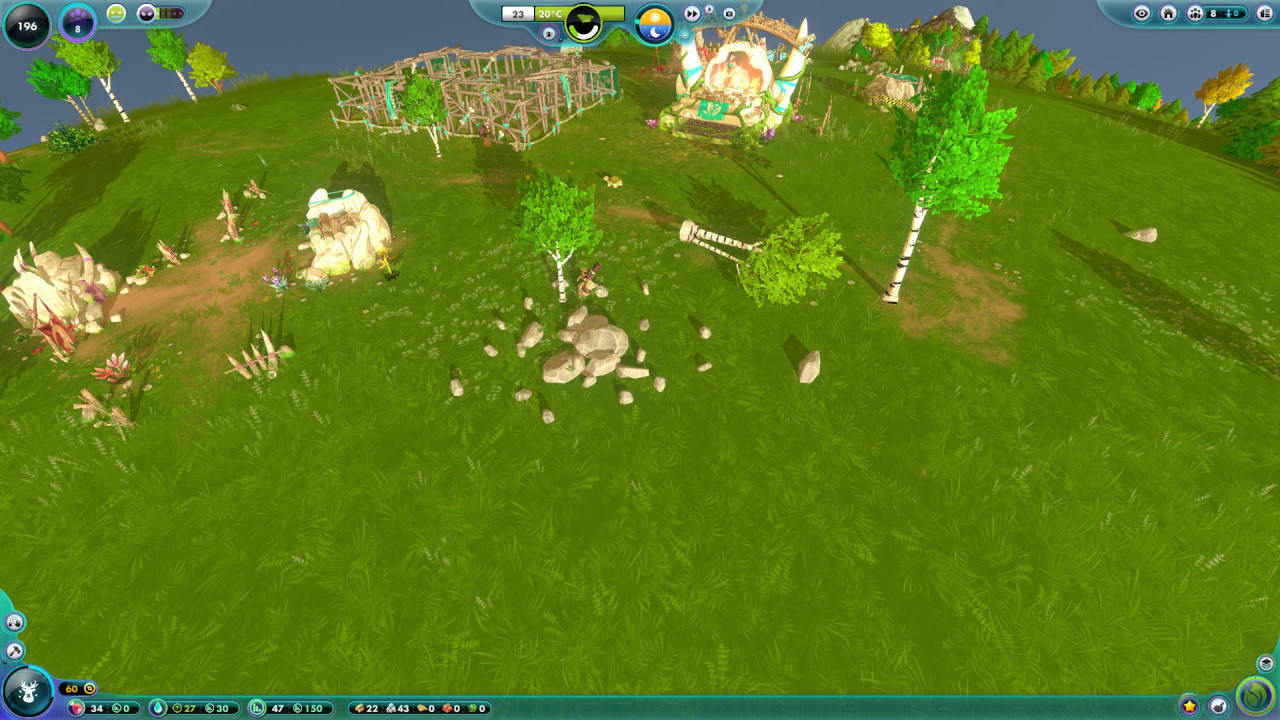Image resolution: width=1280 pixels, height=720 pixels.
Task: Take a screenshot with the camera button
Action: [x=729, y=14]
